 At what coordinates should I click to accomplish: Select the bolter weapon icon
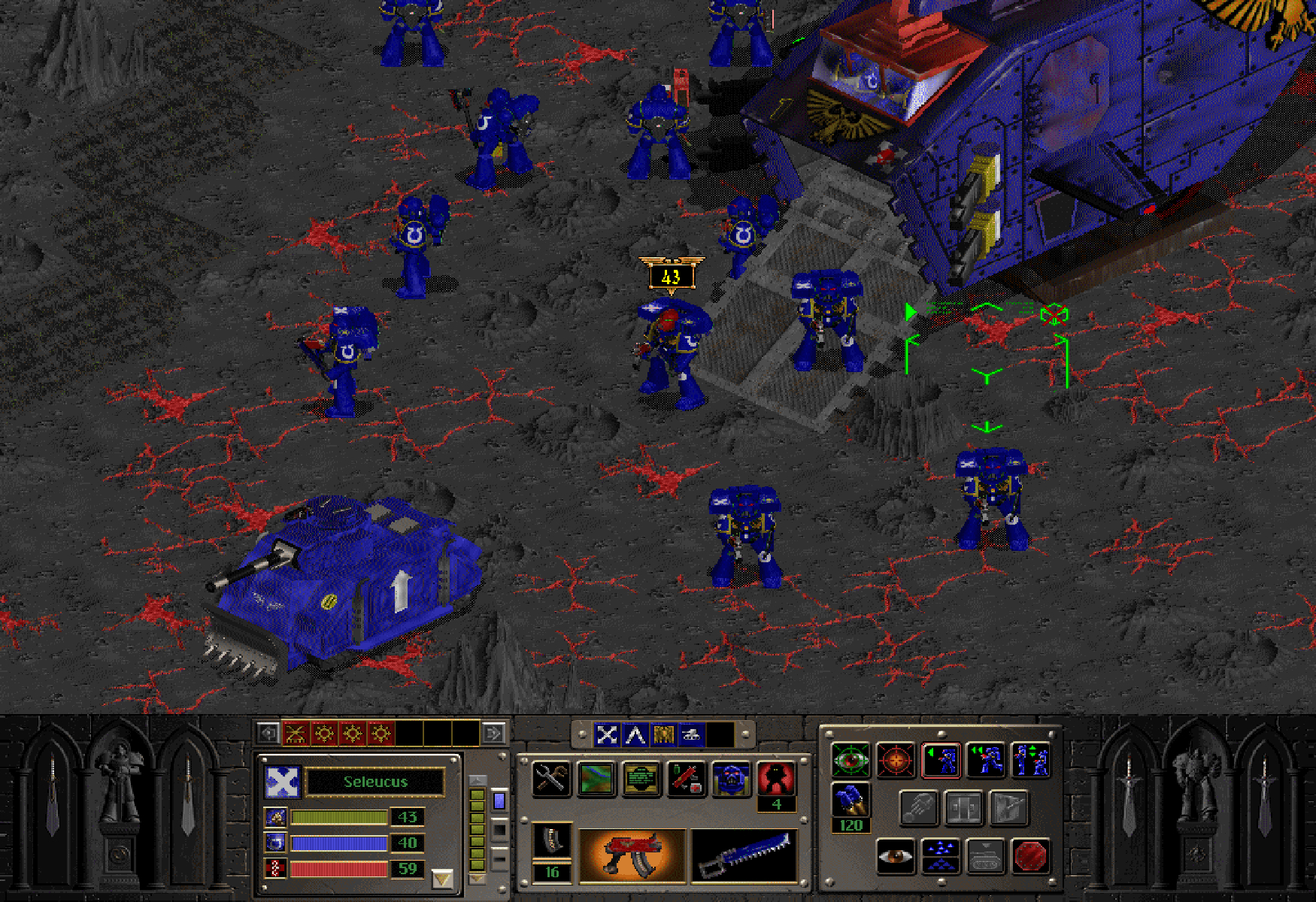[632, 855]
